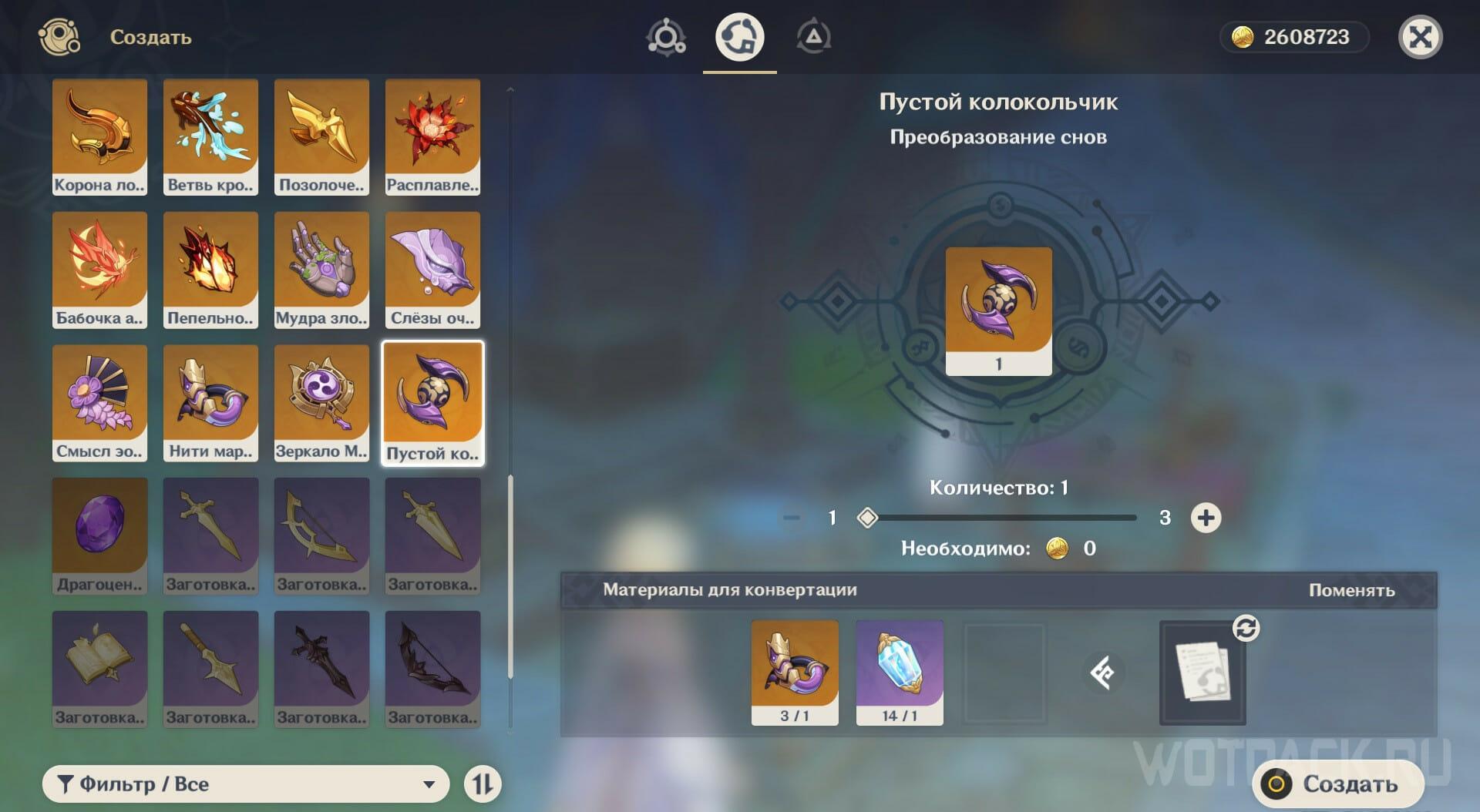This screenshot has height=812, width=1480.
Task: Open the Фильтр / Все dropdown
Action: point(246,783)
